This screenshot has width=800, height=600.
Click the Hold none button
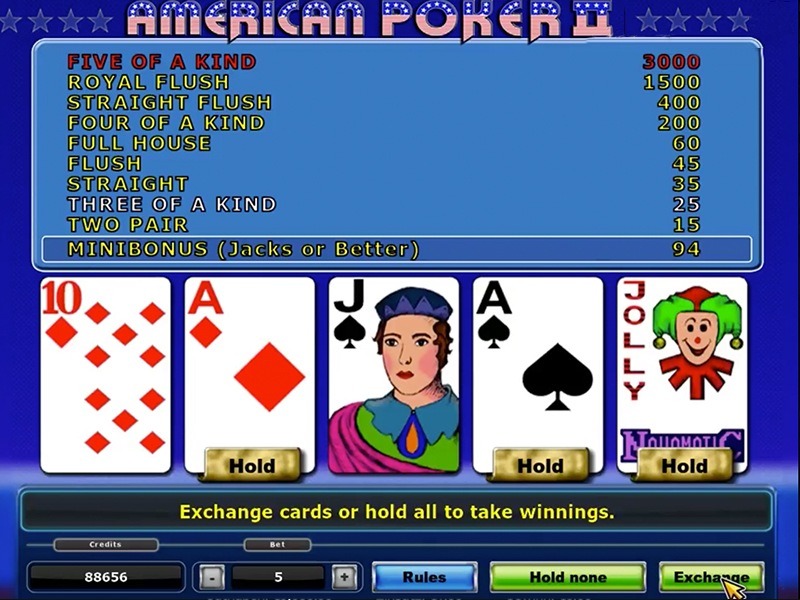[567, 577]
